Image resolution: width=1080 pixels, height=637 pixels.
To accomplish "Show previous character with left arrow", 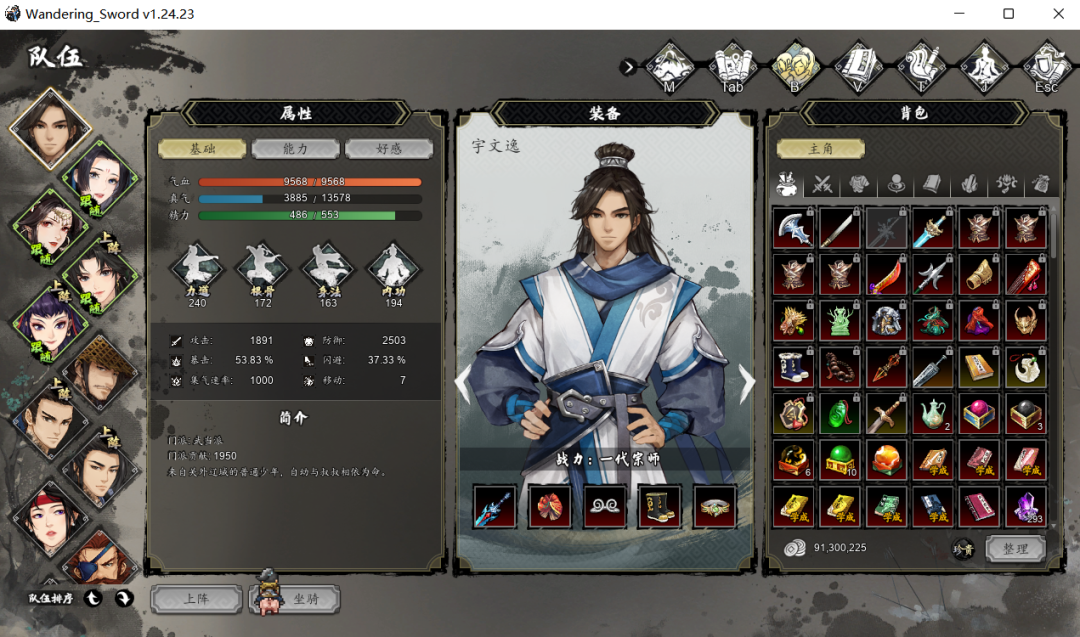I will tap(463, 381).
